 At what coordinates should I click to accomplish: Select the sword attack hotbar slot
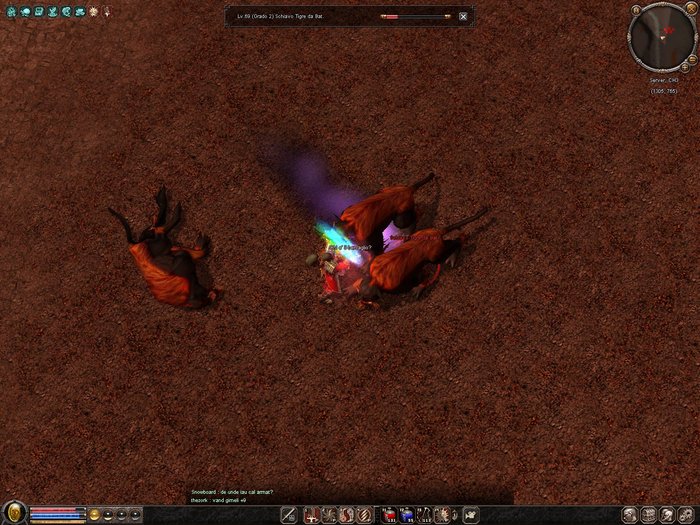coord(289,514)
